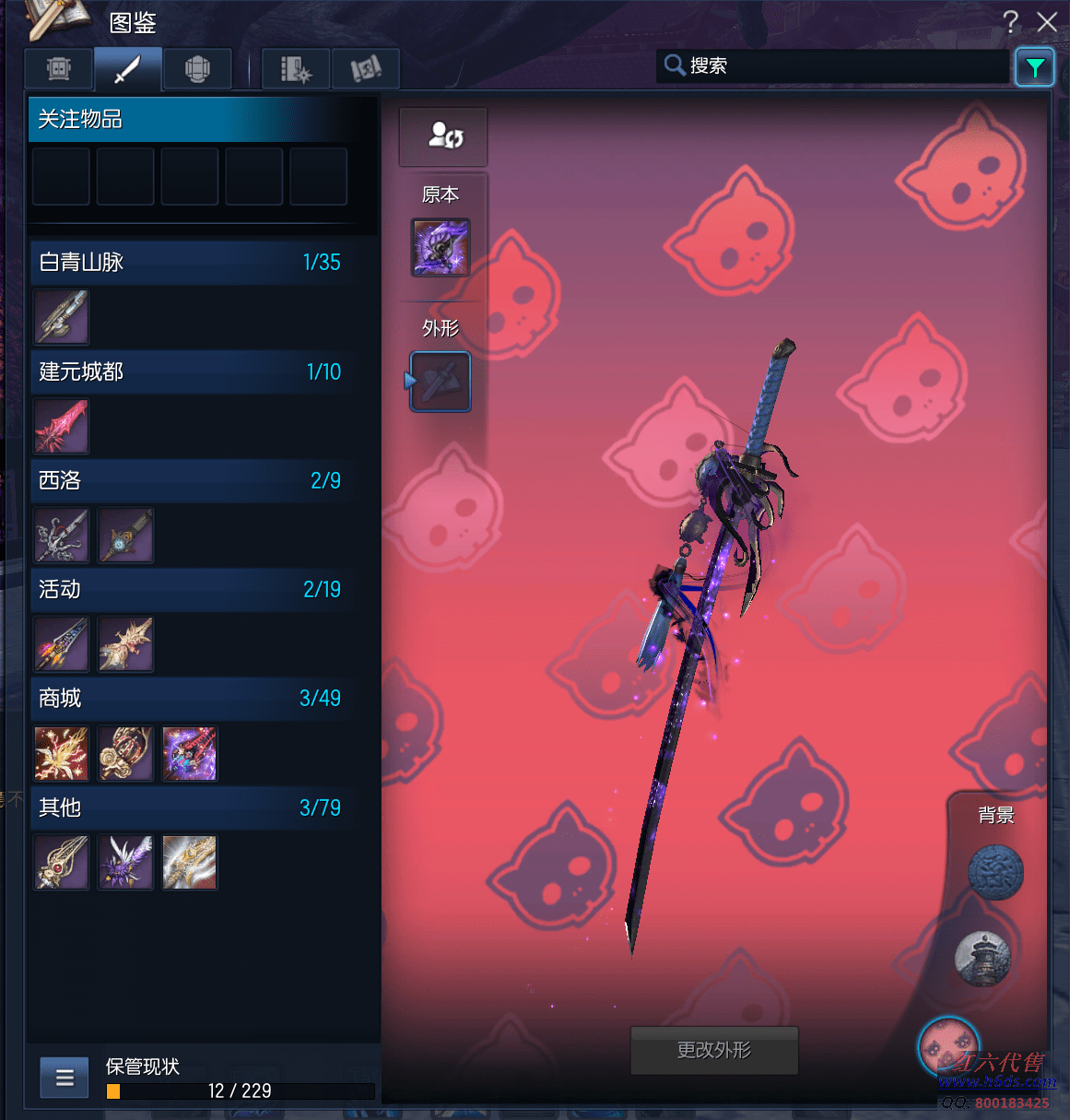Image resolution: width=1070 pixels, height=1120 pixels.
Task: Select the 原本 original weapon icon
Action: click(441, 247)
